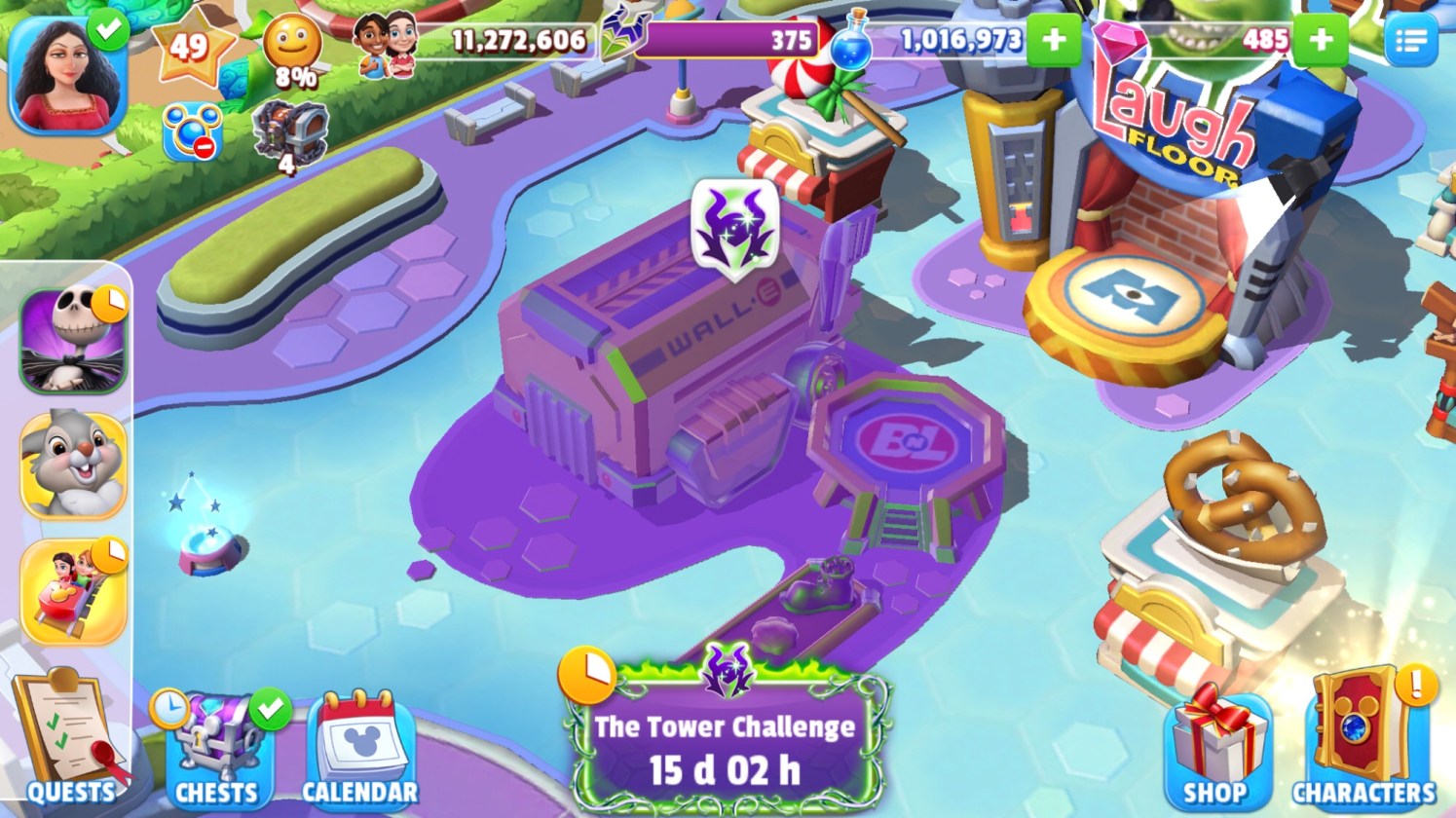
Task: Add more magic potions with the plus button
Action: [1054, 40]
